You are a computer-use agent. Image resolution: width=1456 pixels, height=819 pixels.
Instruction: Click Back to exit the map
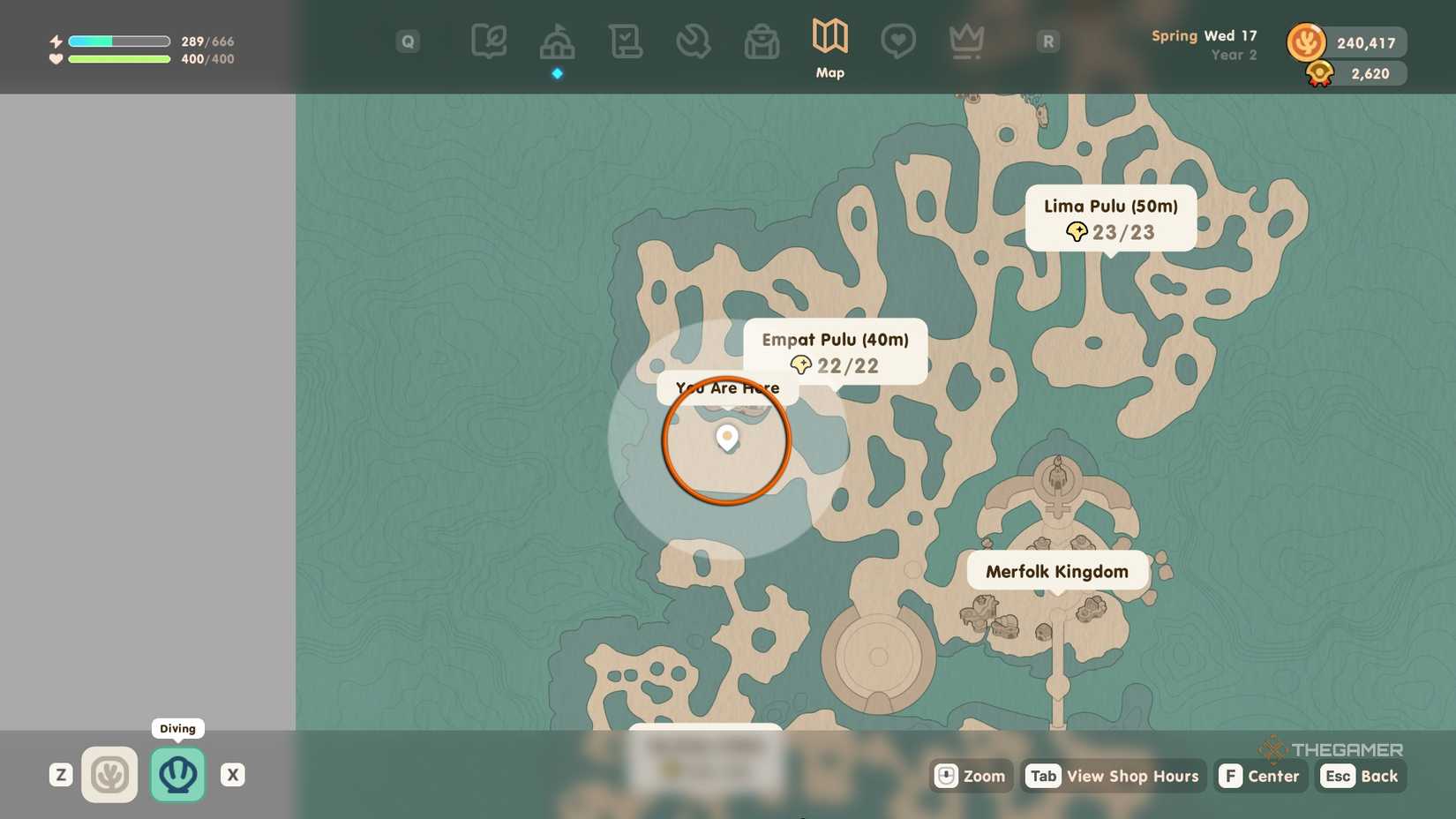pos(1362,776)
